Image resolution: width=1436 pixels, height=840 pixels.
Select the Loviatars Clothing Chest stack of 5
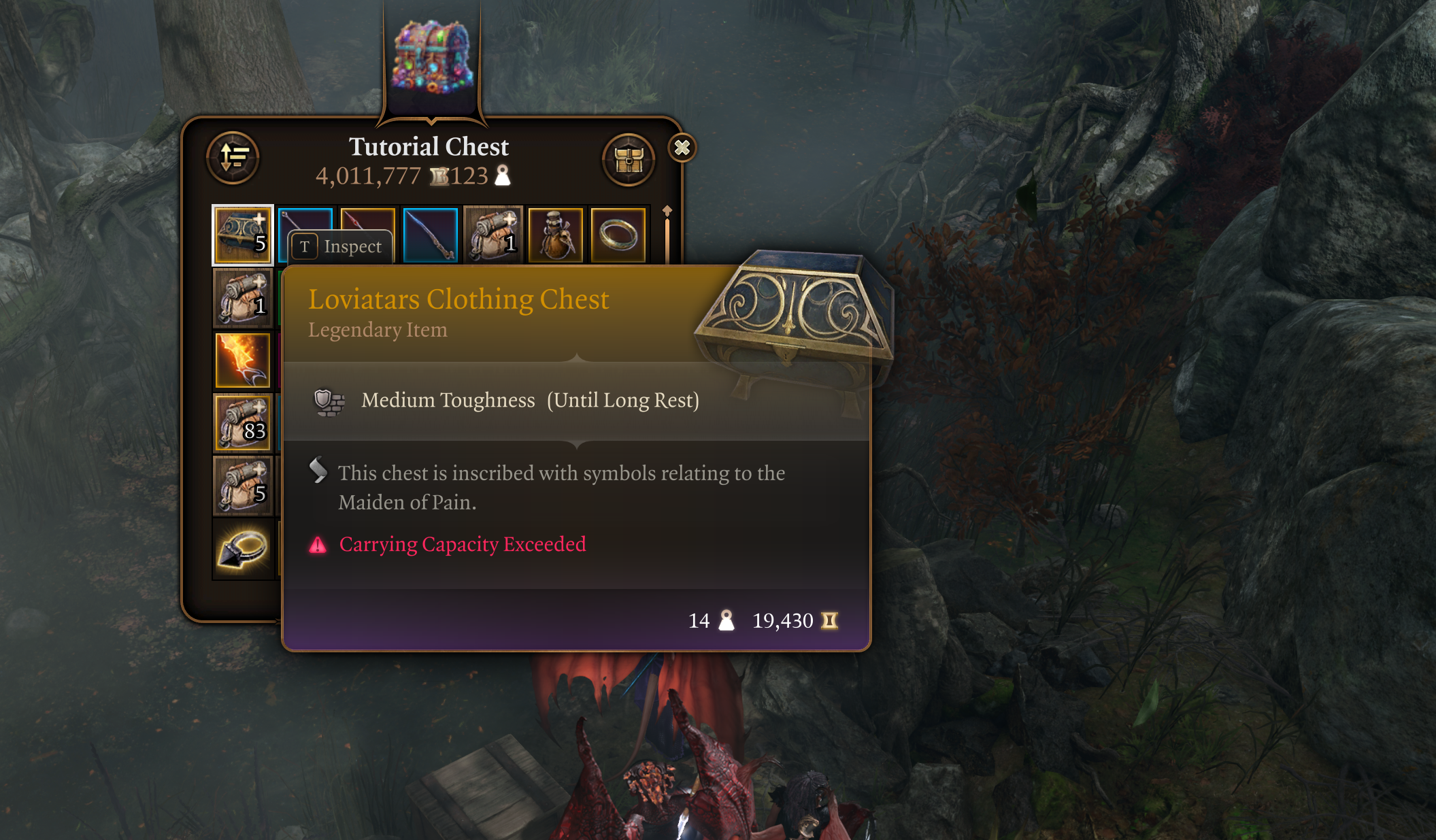click(242, 235)
